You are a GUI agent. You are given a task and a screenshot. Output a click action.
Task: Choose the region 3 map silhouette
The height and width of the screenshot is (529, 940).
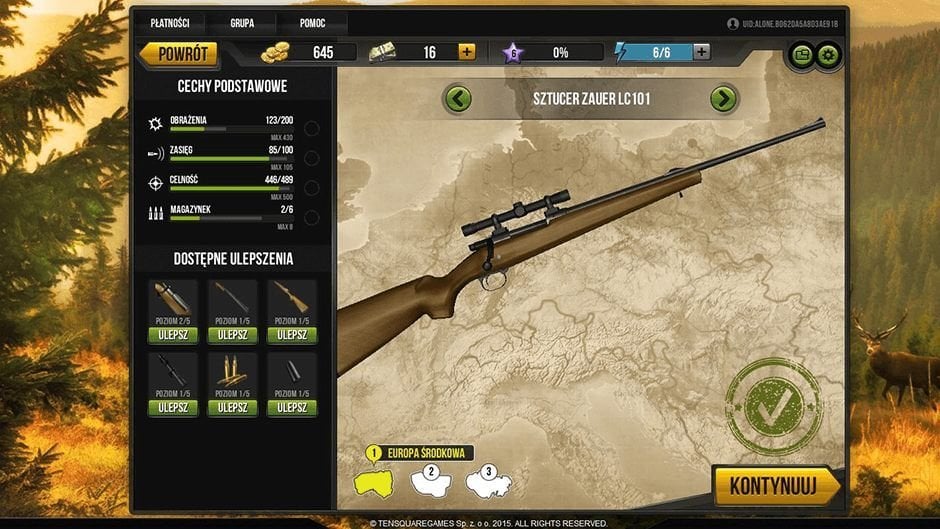tap(489, 480)
